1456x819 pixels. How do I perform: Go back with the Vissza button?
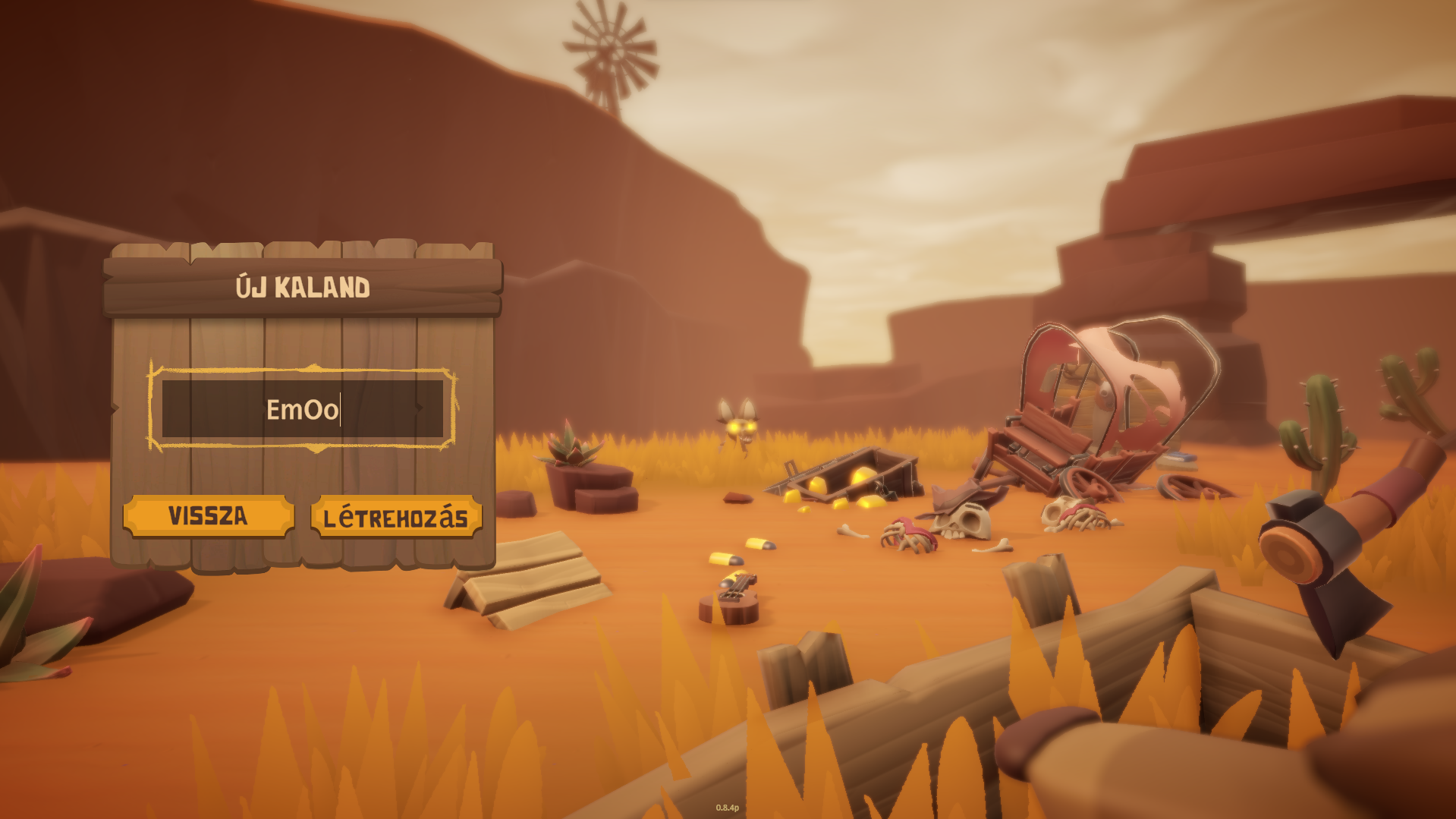[209, 517]
